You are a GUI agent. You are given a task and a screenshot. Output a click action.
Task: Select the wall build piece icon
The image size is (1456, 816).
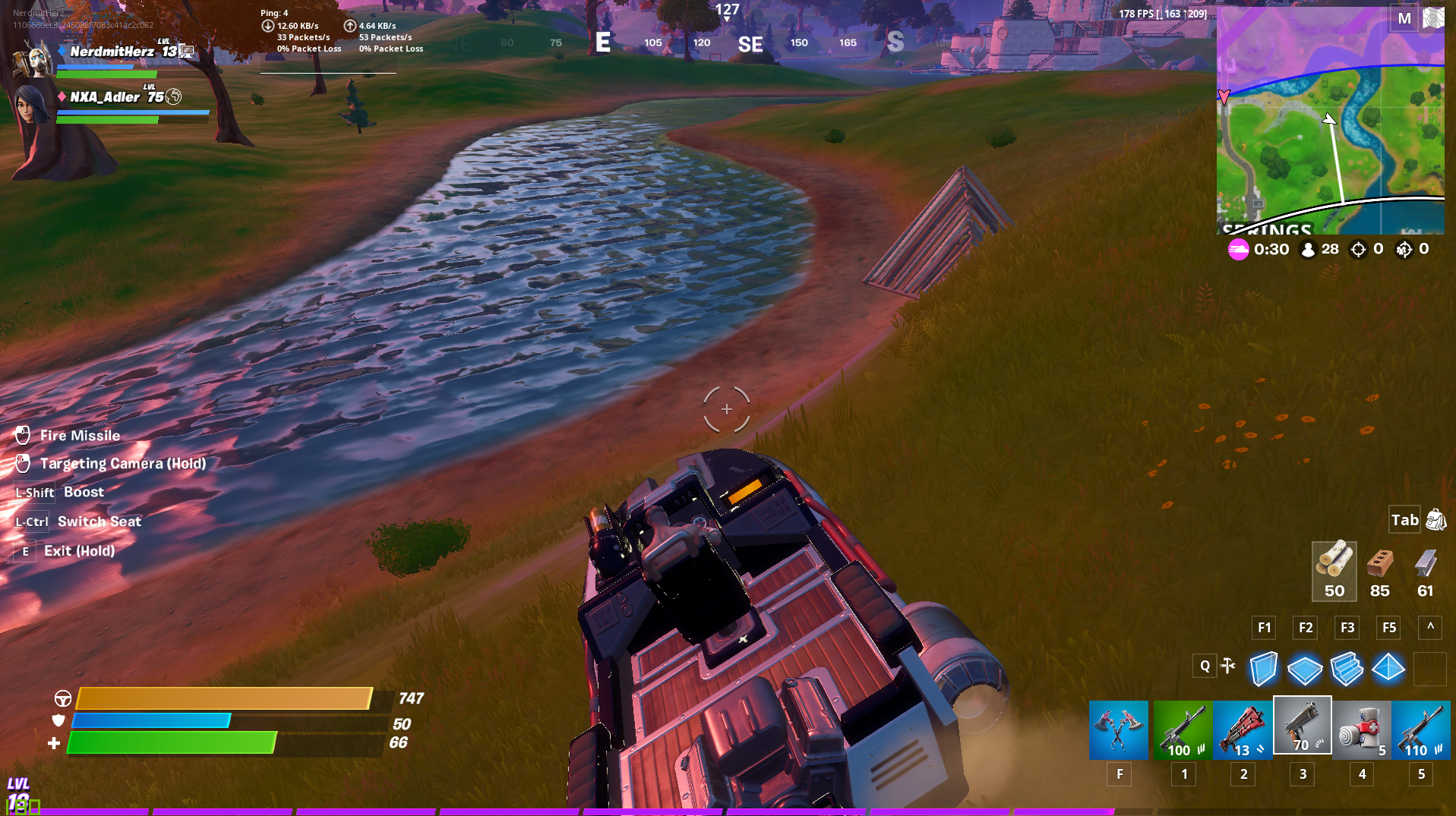tap(1264, 669)
